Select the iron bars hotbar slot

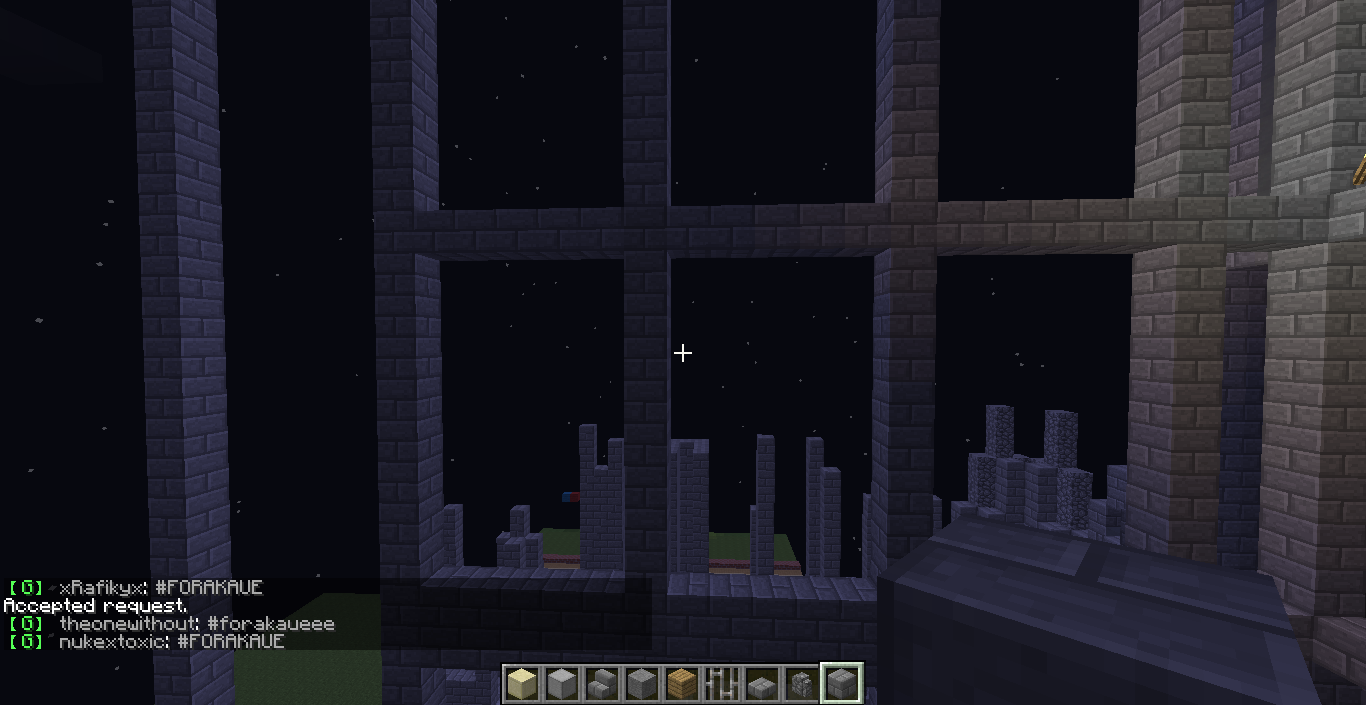(x=721, y=684)
